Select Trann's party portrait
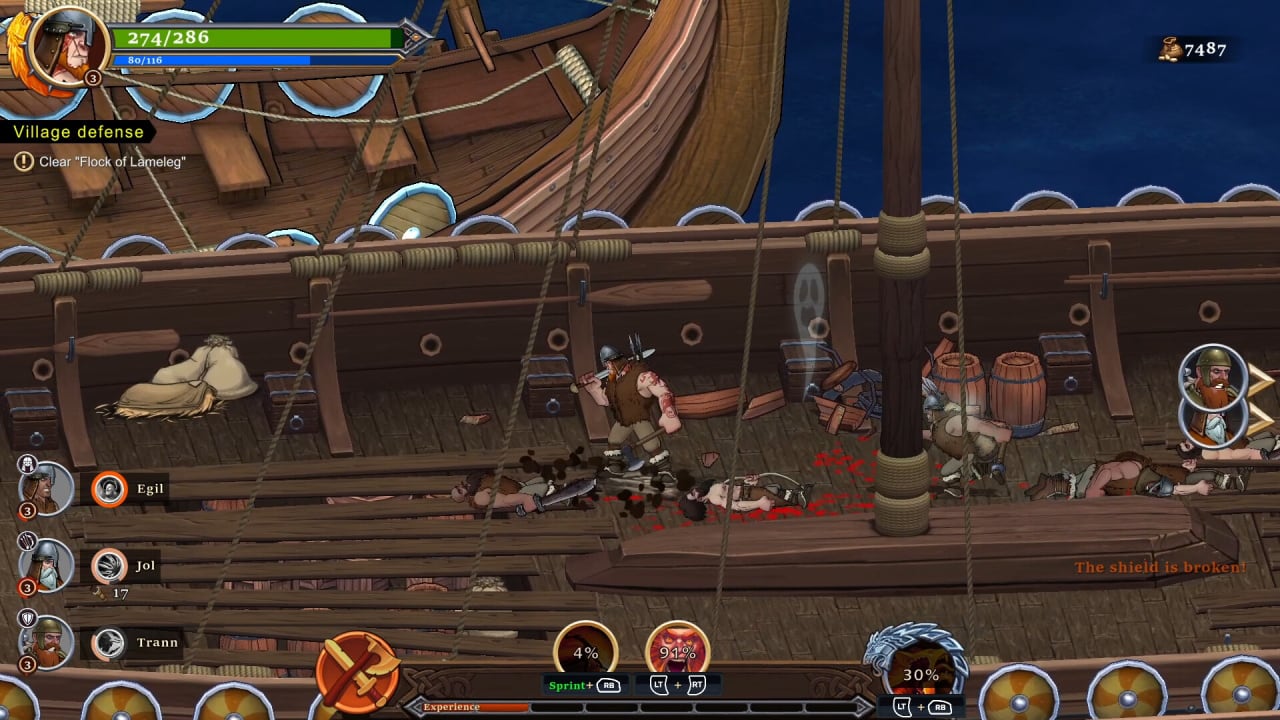The height and width of the screenshot is (720, 1280). click(46, 643)
